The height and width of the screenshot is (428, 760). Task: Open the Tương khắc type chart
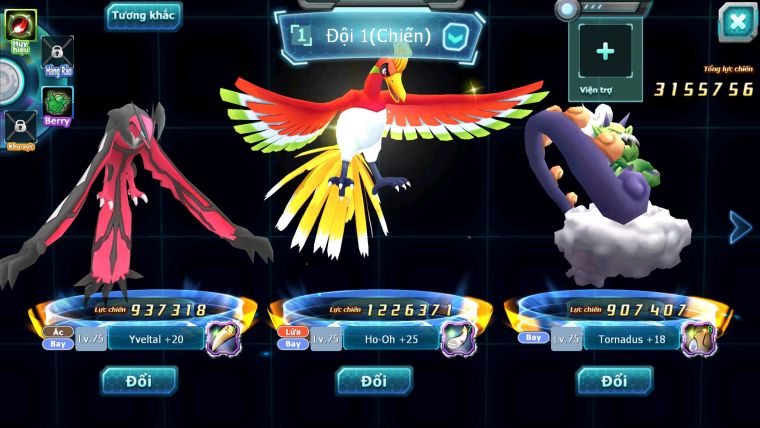pos(144,15)
